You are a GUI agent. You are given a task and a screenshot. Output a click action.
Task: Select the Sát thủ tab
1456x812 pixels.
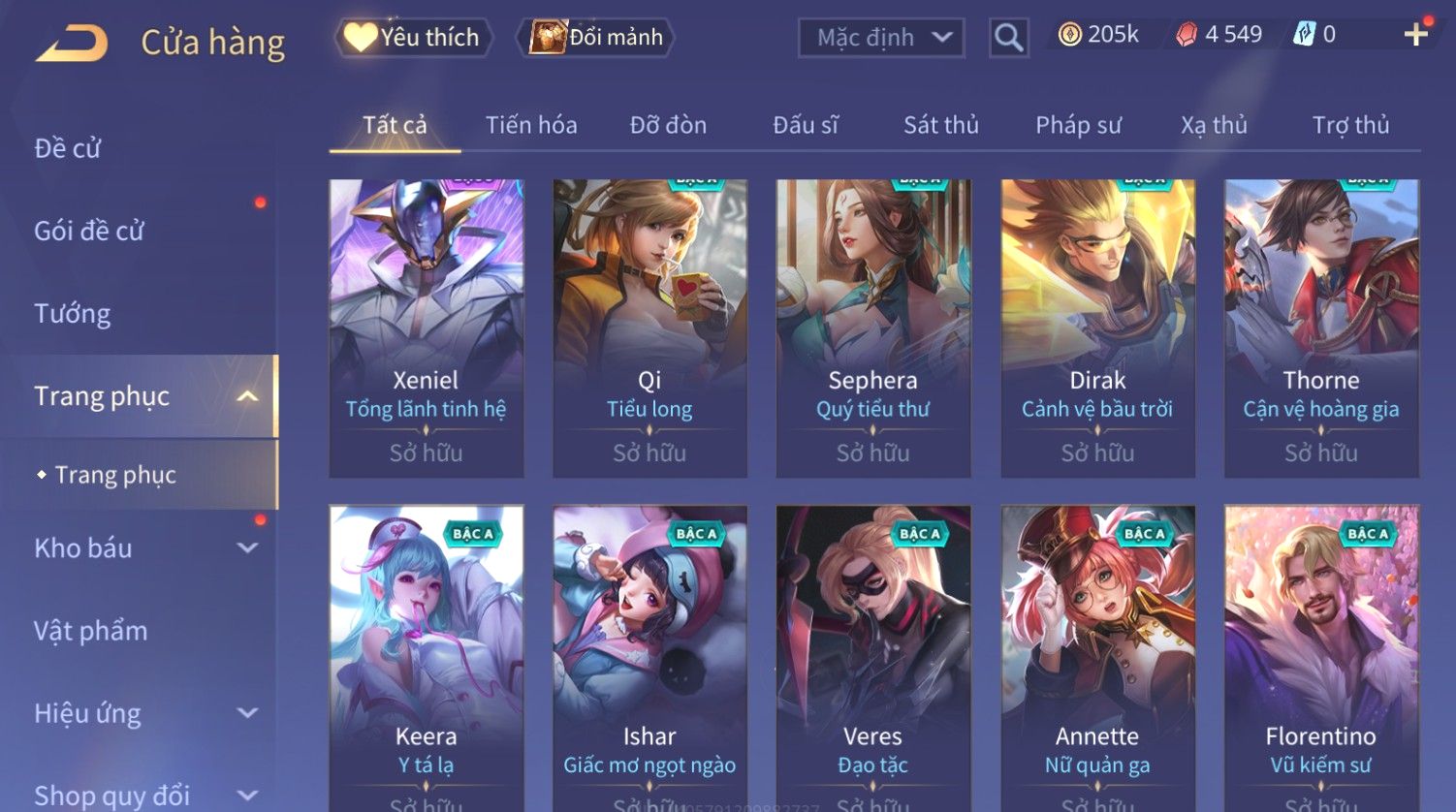[940, 125]
